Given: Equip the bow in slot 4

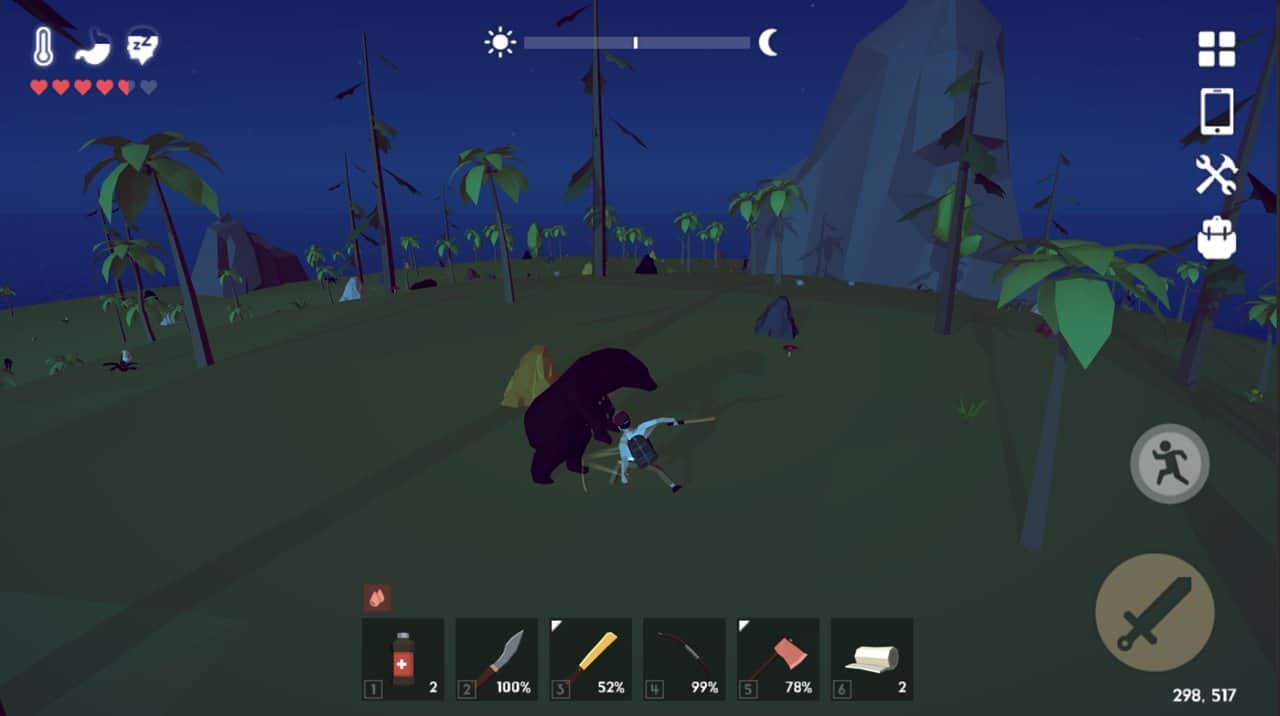Looking at the screenshot, I should pos(685,658).
